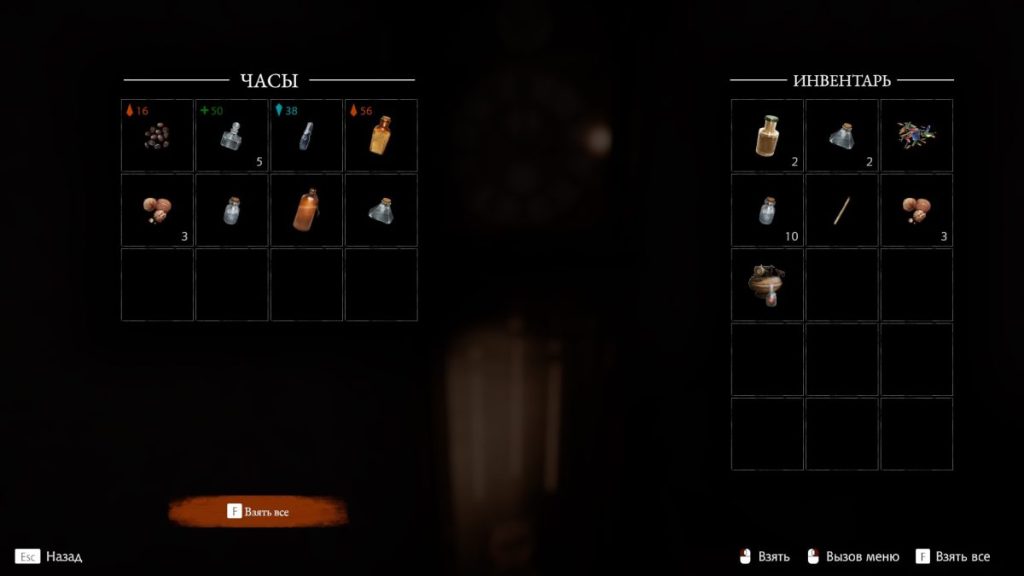Select the walnuts in the Часы container
This screenshot has width=1024, height=576.
(157, 210)
